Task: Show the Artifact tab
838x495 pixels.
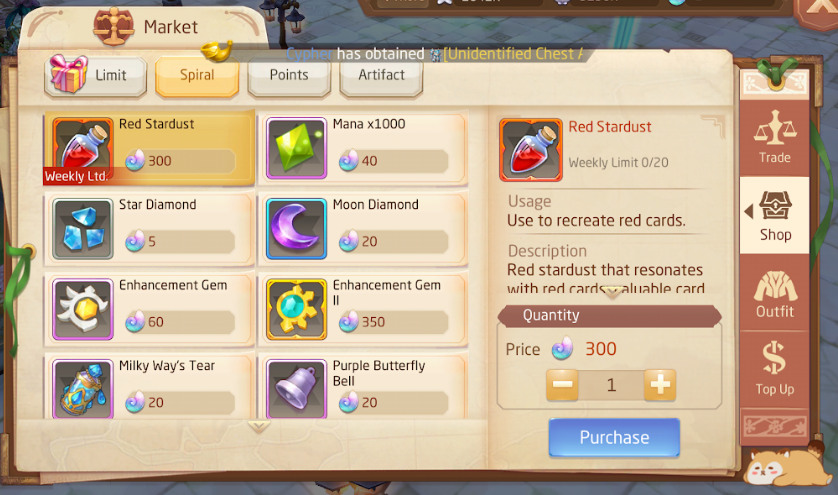Action: tap(381, 75)
